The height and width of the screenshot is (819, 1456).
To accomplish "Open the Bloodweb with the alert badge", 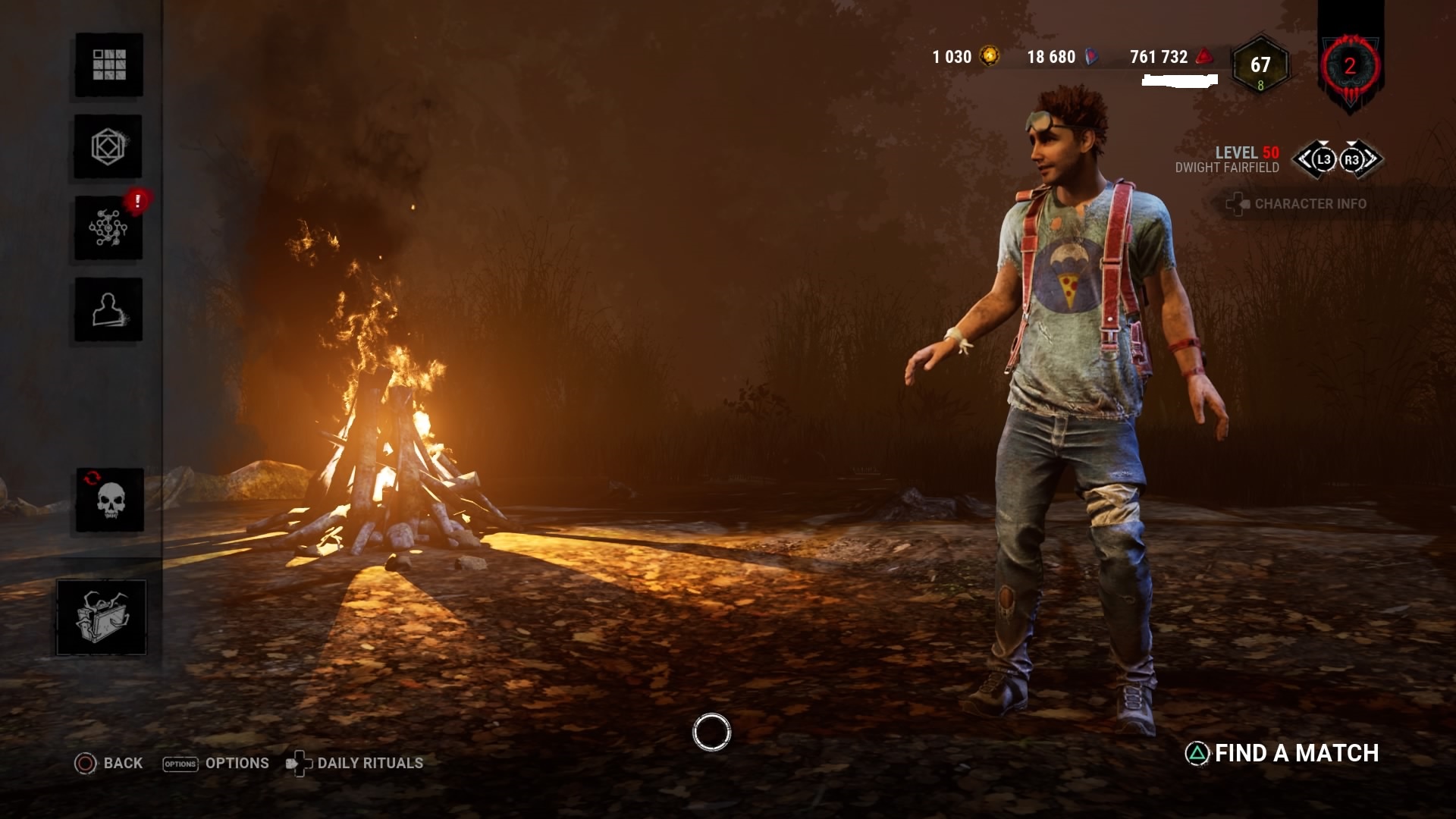I will point(108,227).
